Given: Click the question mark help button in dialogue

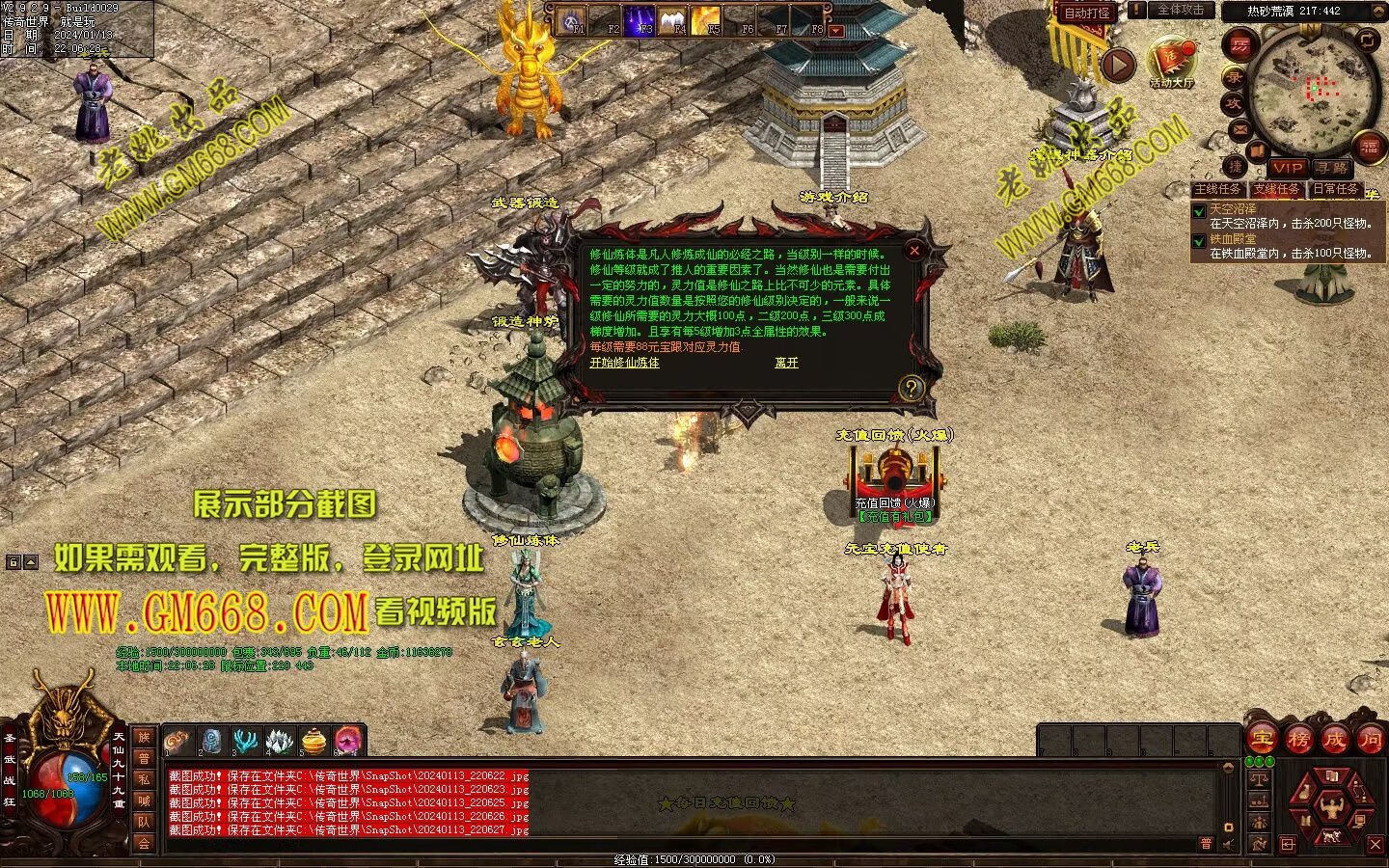Looking at the screenshot, I should click(911, 388).
